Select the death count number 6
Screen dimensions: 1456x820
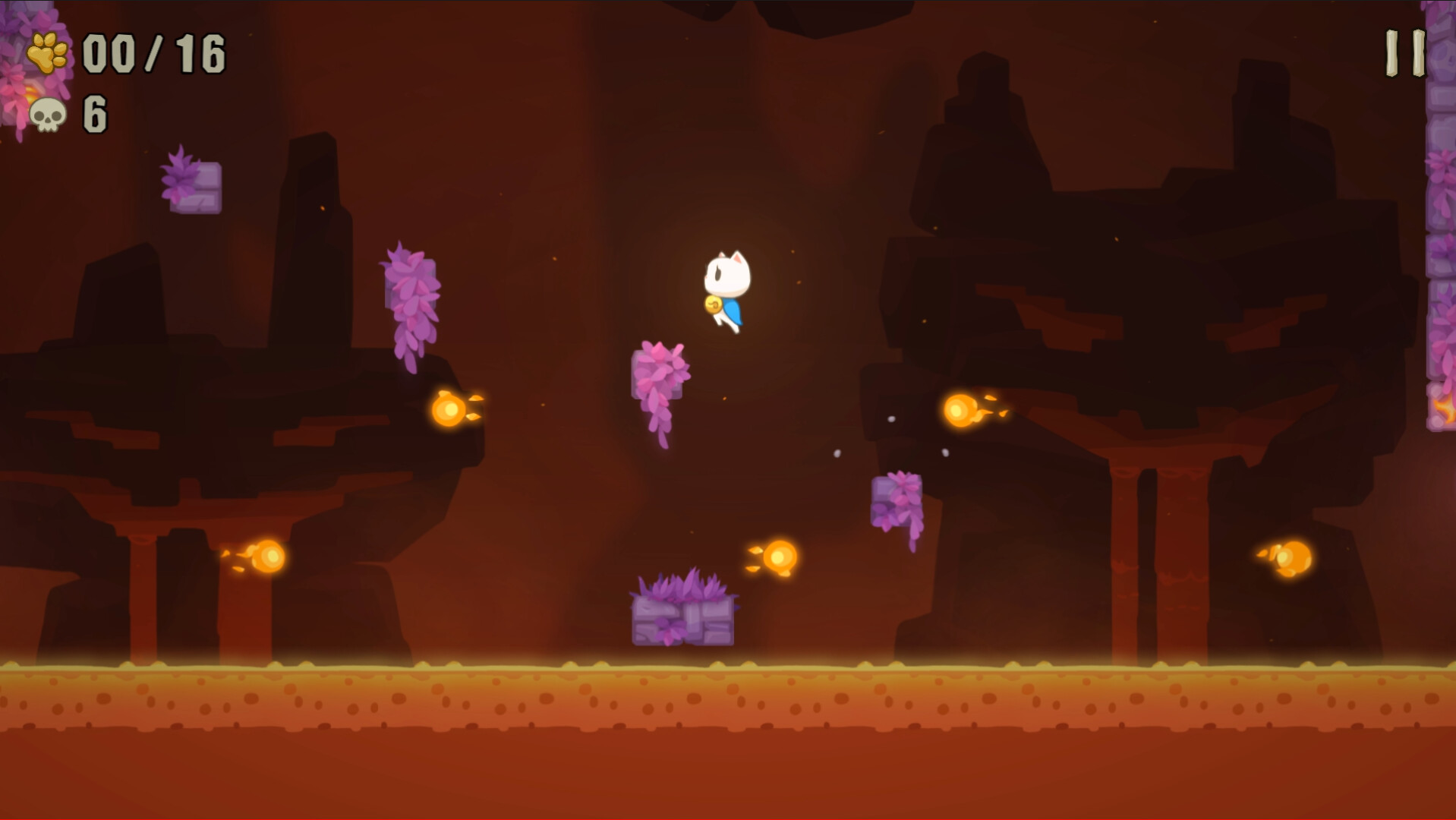96,115
